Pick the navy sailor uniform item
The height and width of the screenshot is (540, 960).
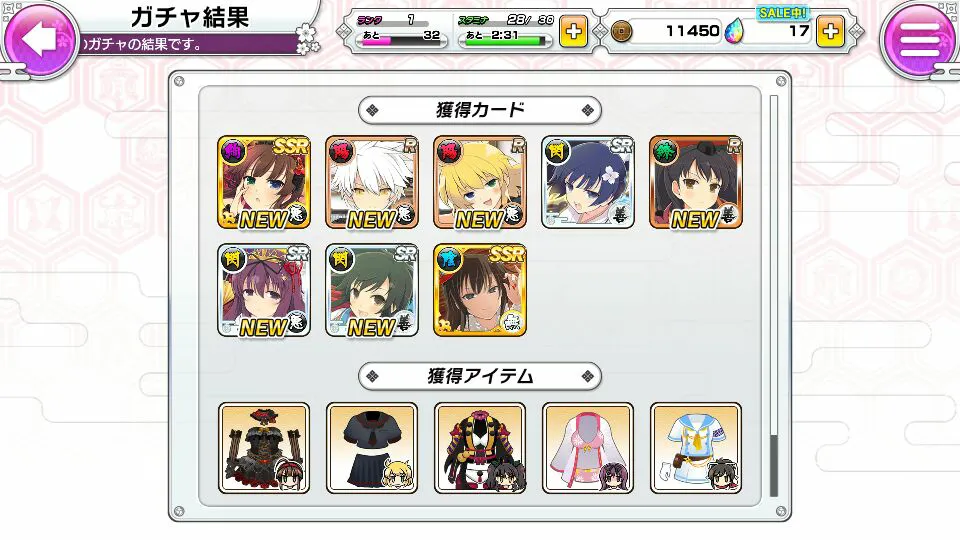tap(372, 448)
